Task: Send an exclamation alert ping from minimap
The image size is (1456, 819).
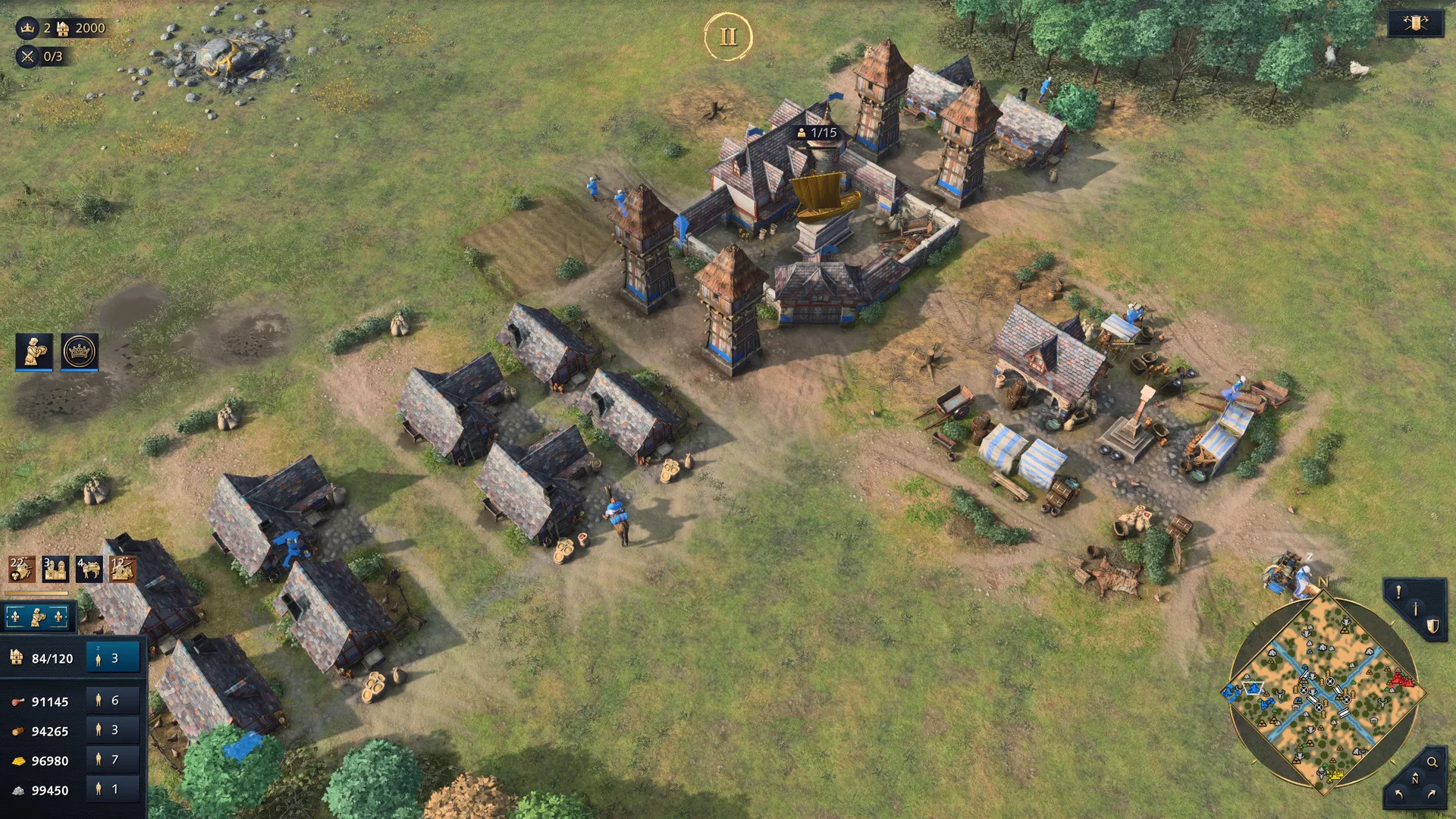Action: point(1398,592)
